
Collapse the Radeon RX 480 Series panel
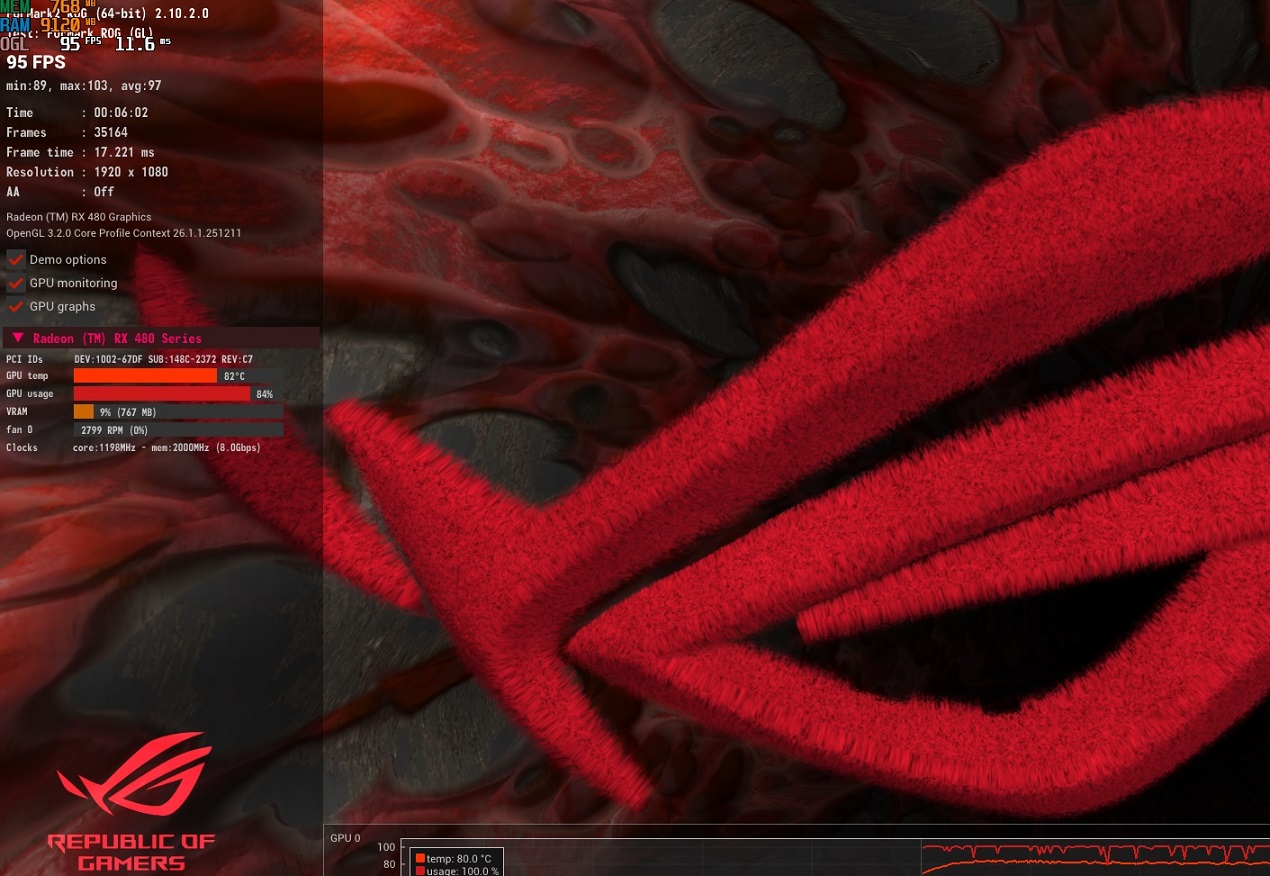tap(18, 338)
